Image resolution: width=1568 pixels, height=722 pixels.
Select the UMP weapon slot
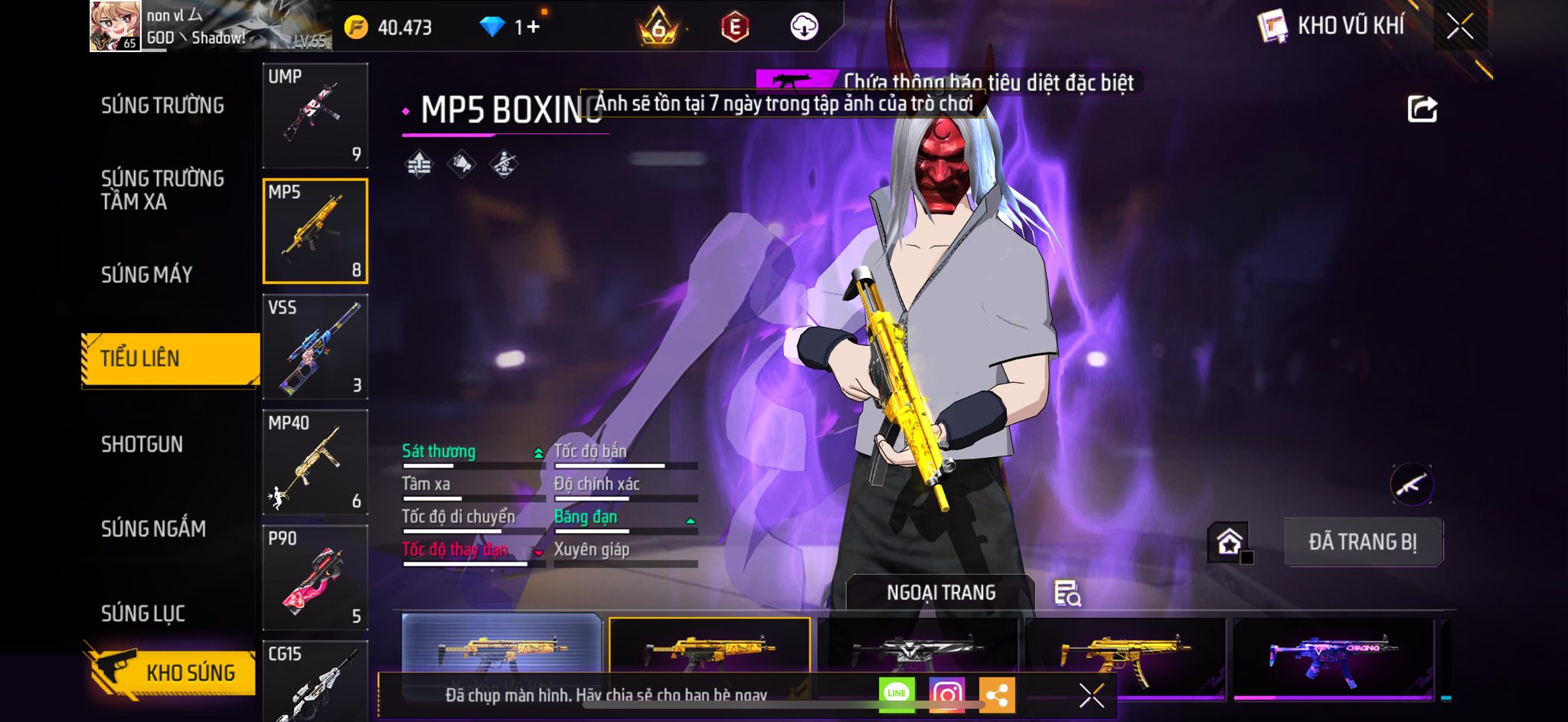click(x=315, y=116)
